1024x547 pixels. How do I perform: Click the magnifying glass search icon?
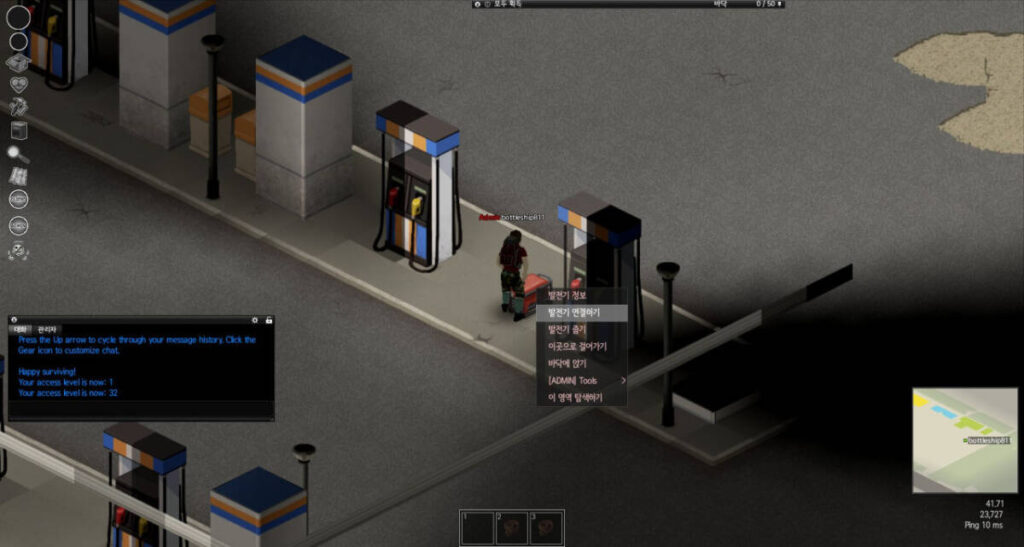coord(19,153)
